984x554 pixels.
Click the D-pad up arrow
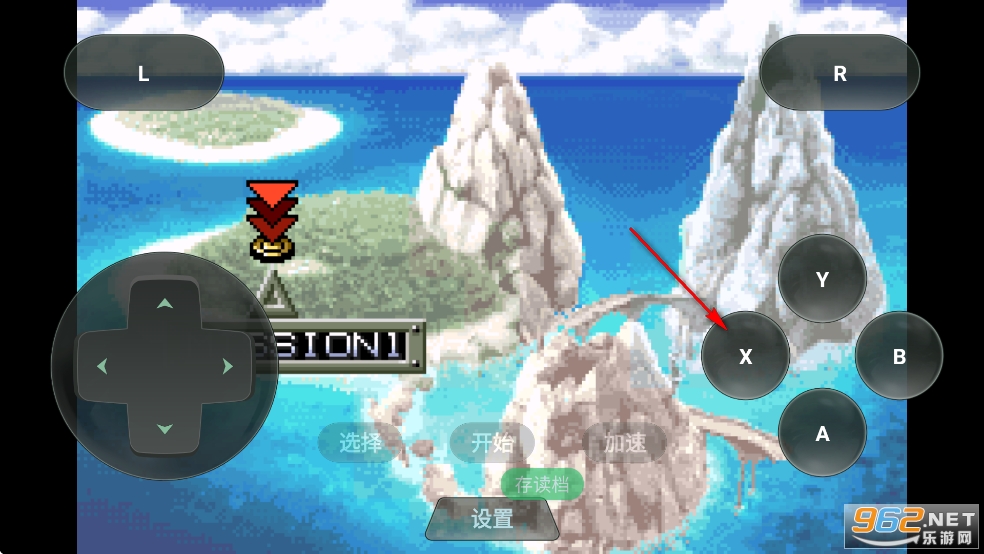coord(165,303)
